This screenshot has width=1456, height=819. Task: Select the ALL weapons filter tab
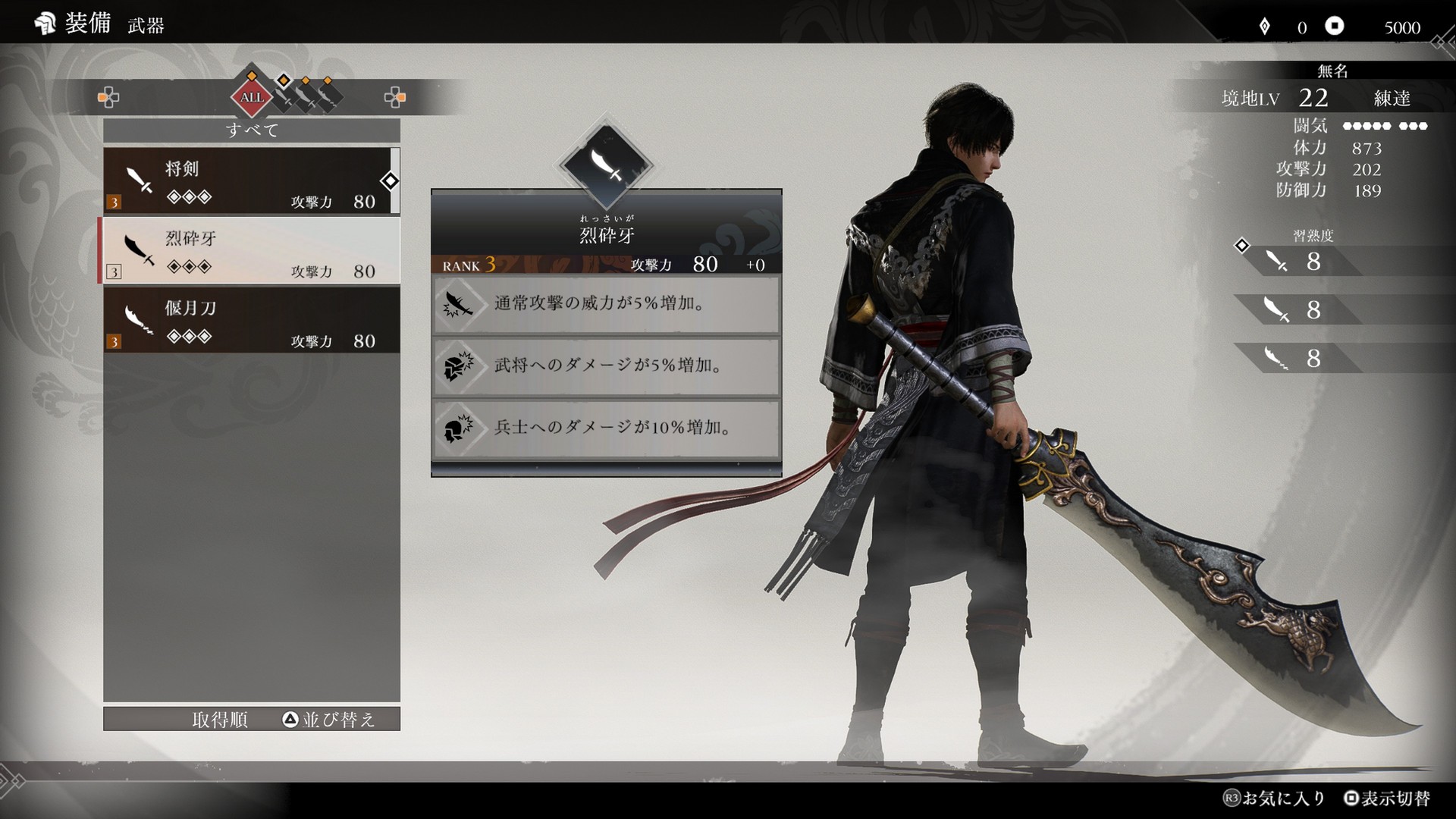pyautogui.click(x=252, y=97)
